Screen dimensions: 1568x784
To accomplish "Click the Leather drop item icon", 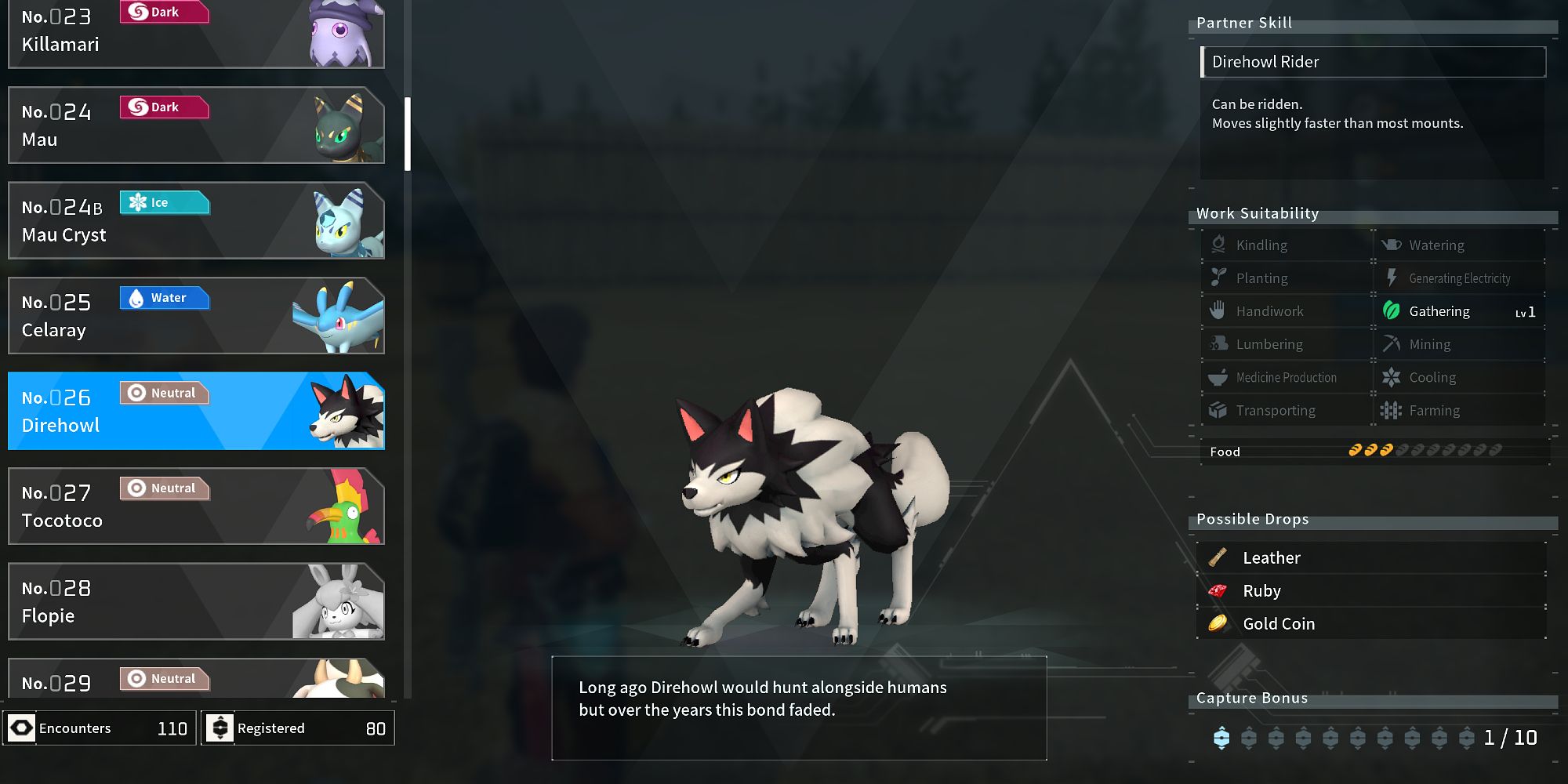I will click(x=1218, y=557).
